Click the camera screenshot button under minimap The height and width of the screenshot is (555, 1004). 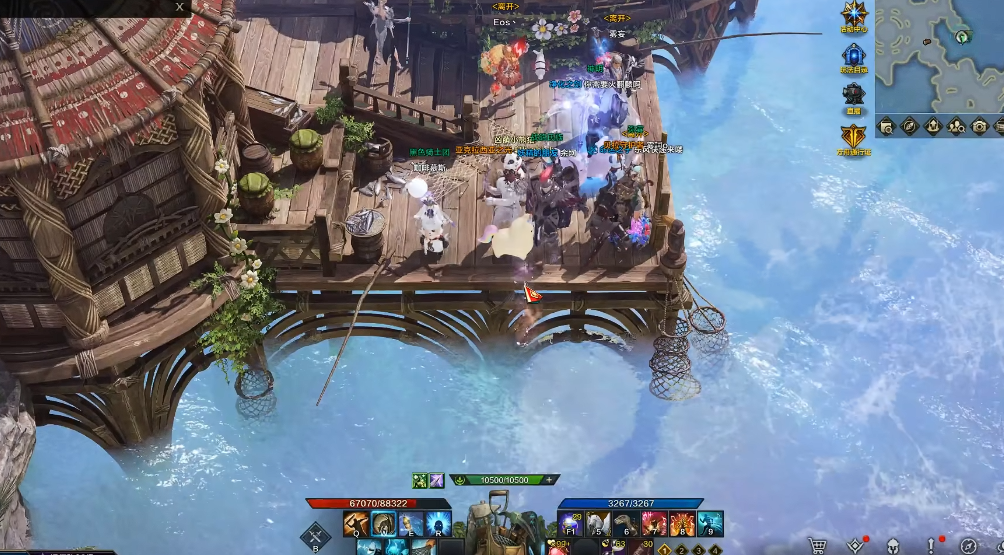[x=979, y=126]
